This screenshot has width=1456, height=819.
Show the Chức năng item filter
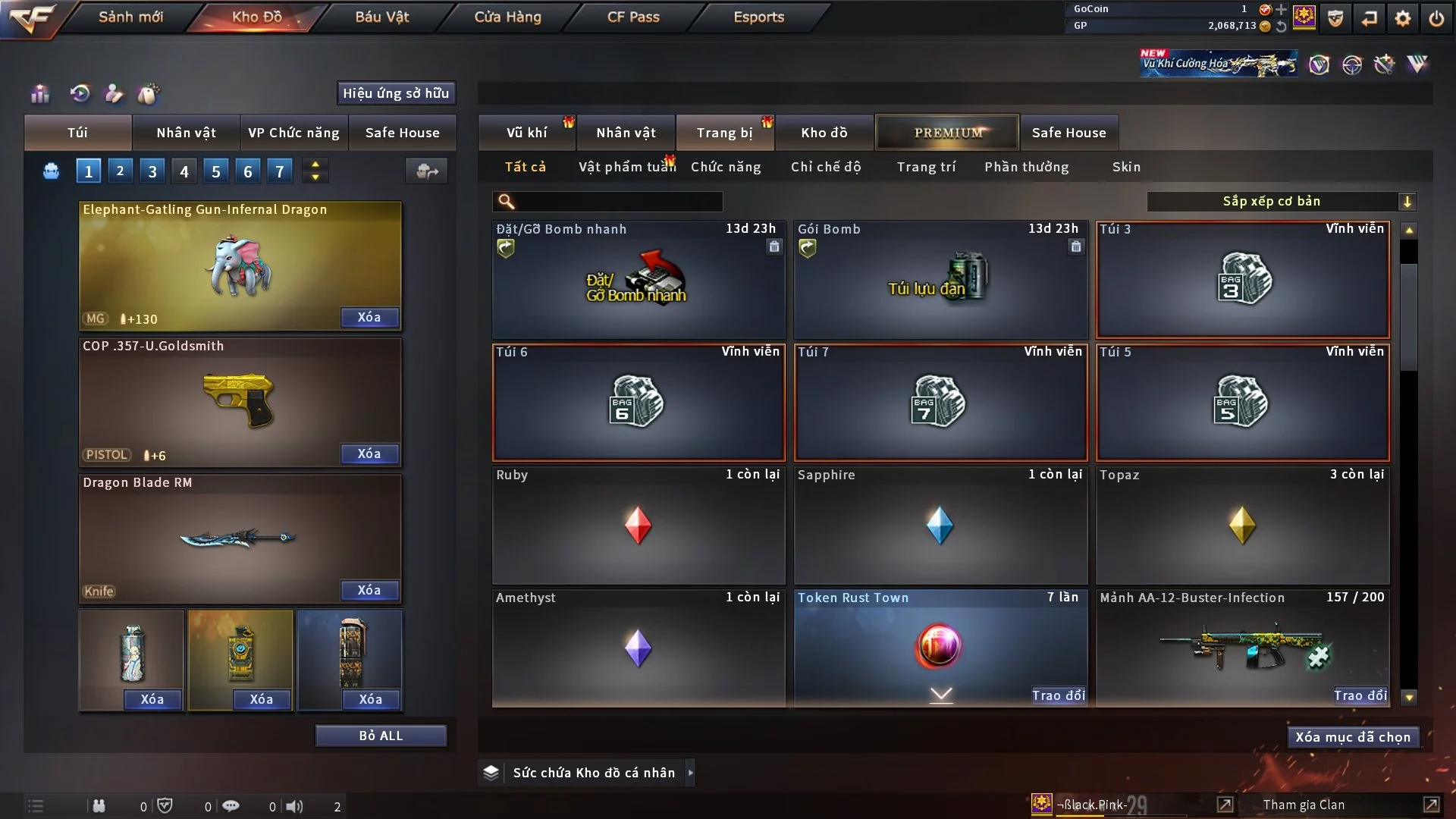click(x=726, y=167)
